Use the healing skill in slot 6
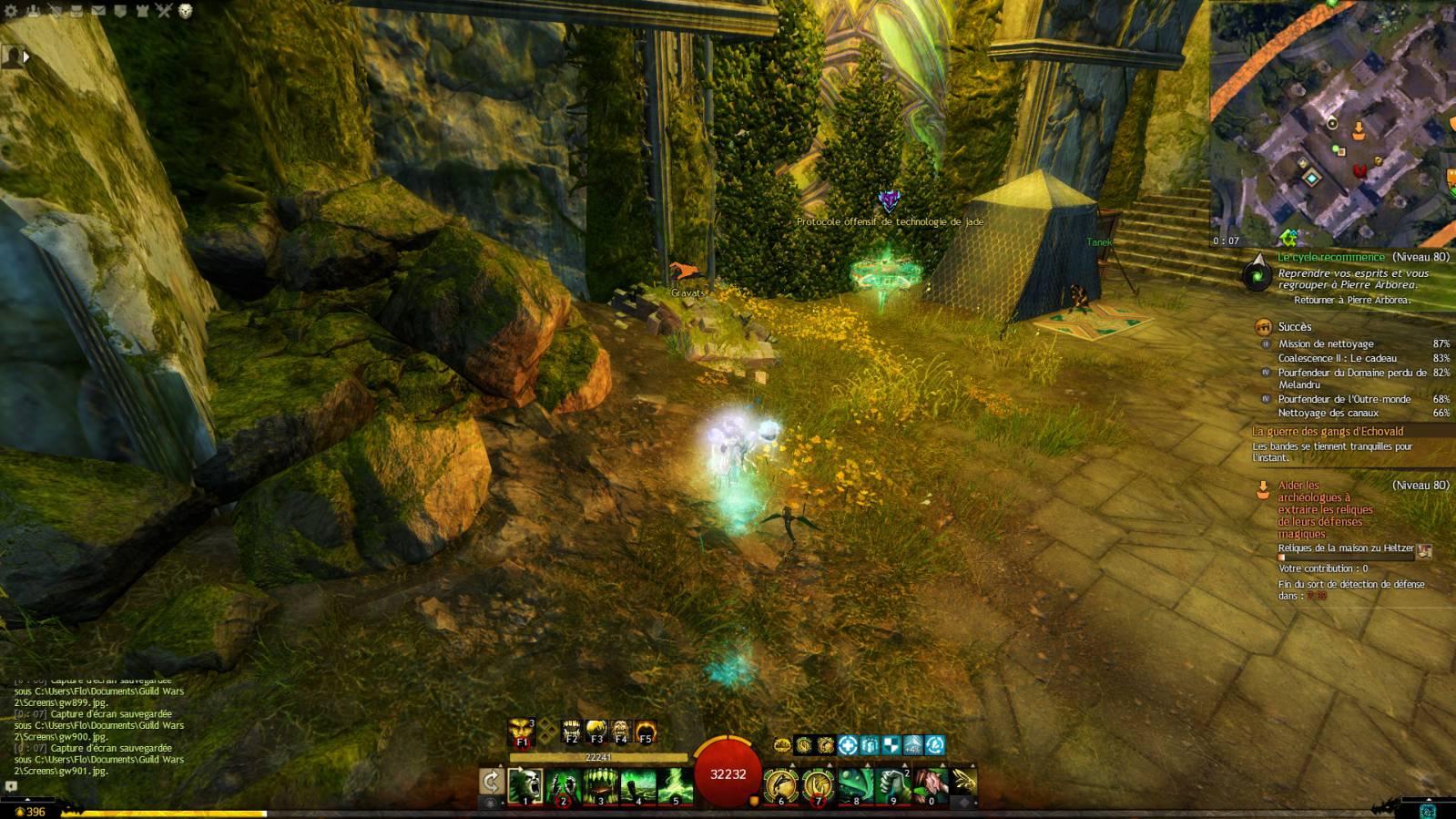 click(780, 785)
